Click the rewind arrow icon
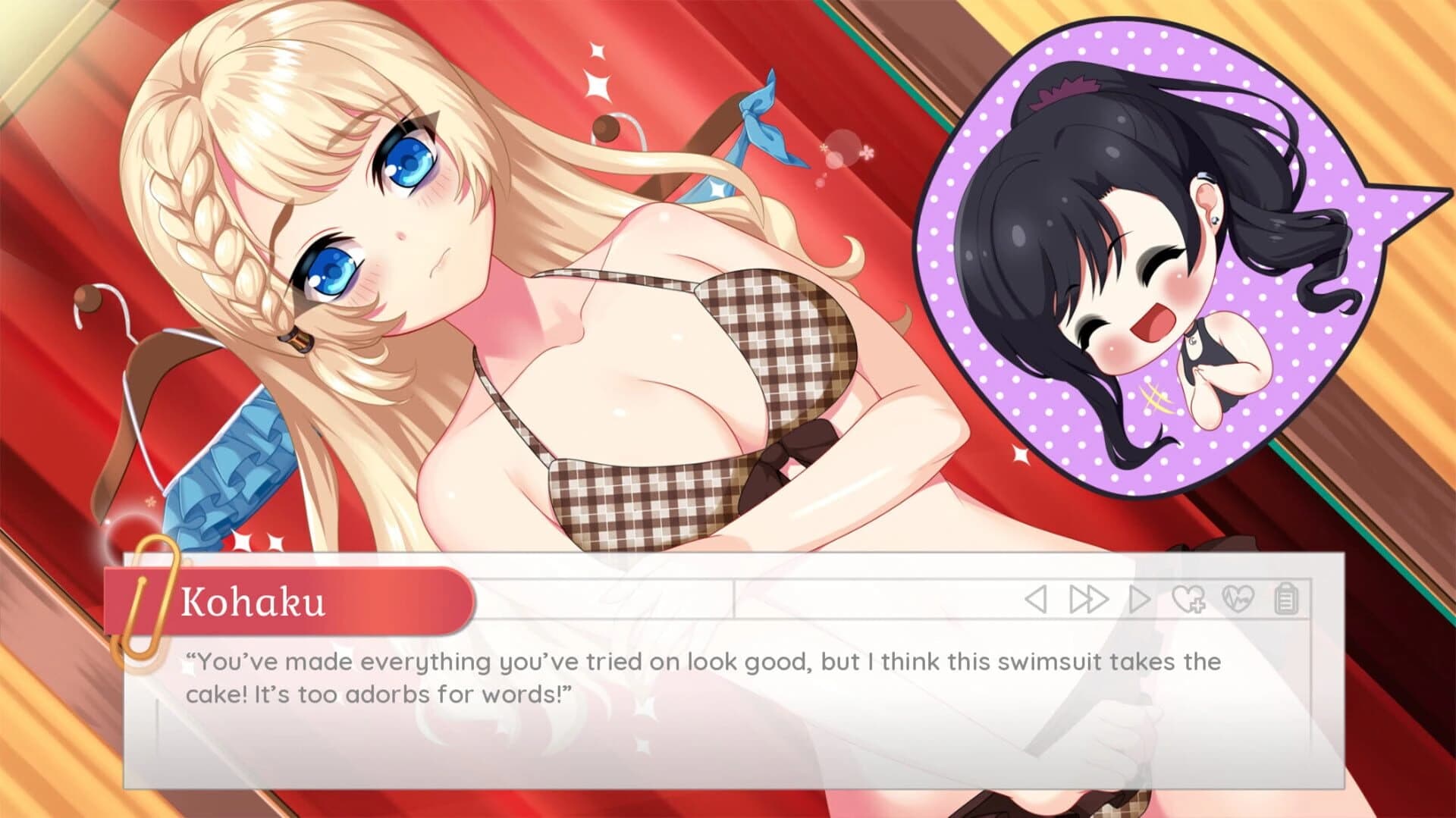Screen dimensions: 1456x818 coord(1034,598)
